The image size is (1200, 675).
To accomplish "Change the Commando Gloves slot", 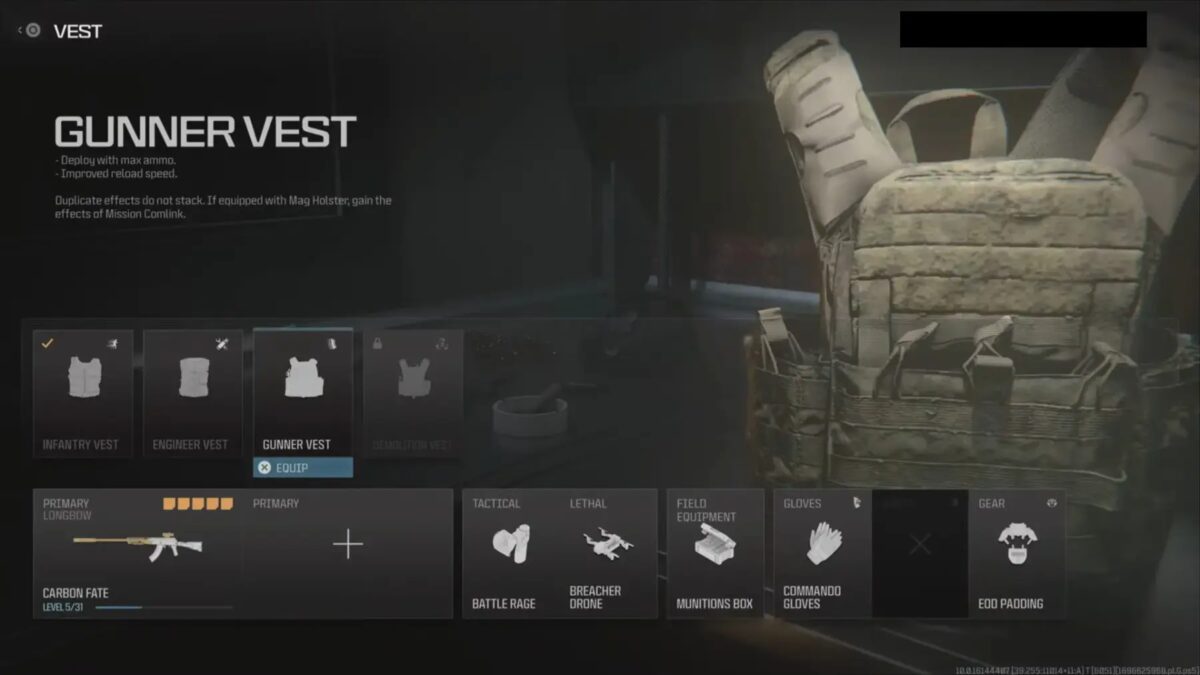I will pyautogui.click(x=821, y=553).
